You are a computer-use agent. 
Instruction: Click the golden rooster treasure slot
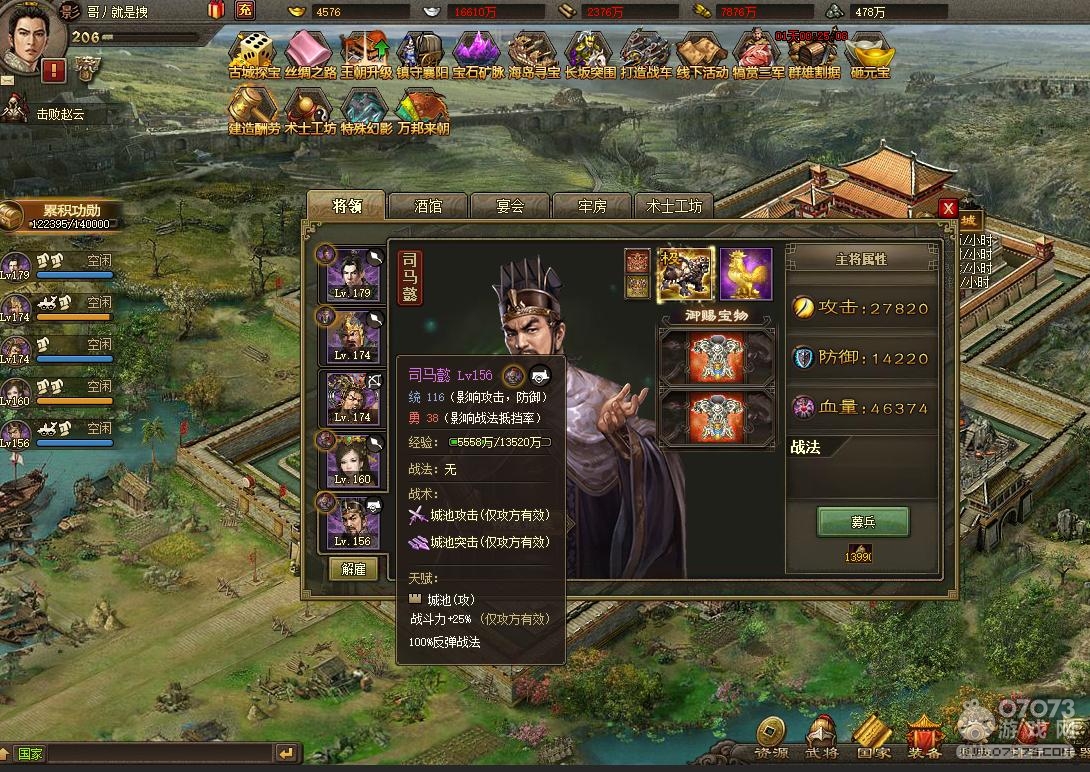(x=746, y=274)
